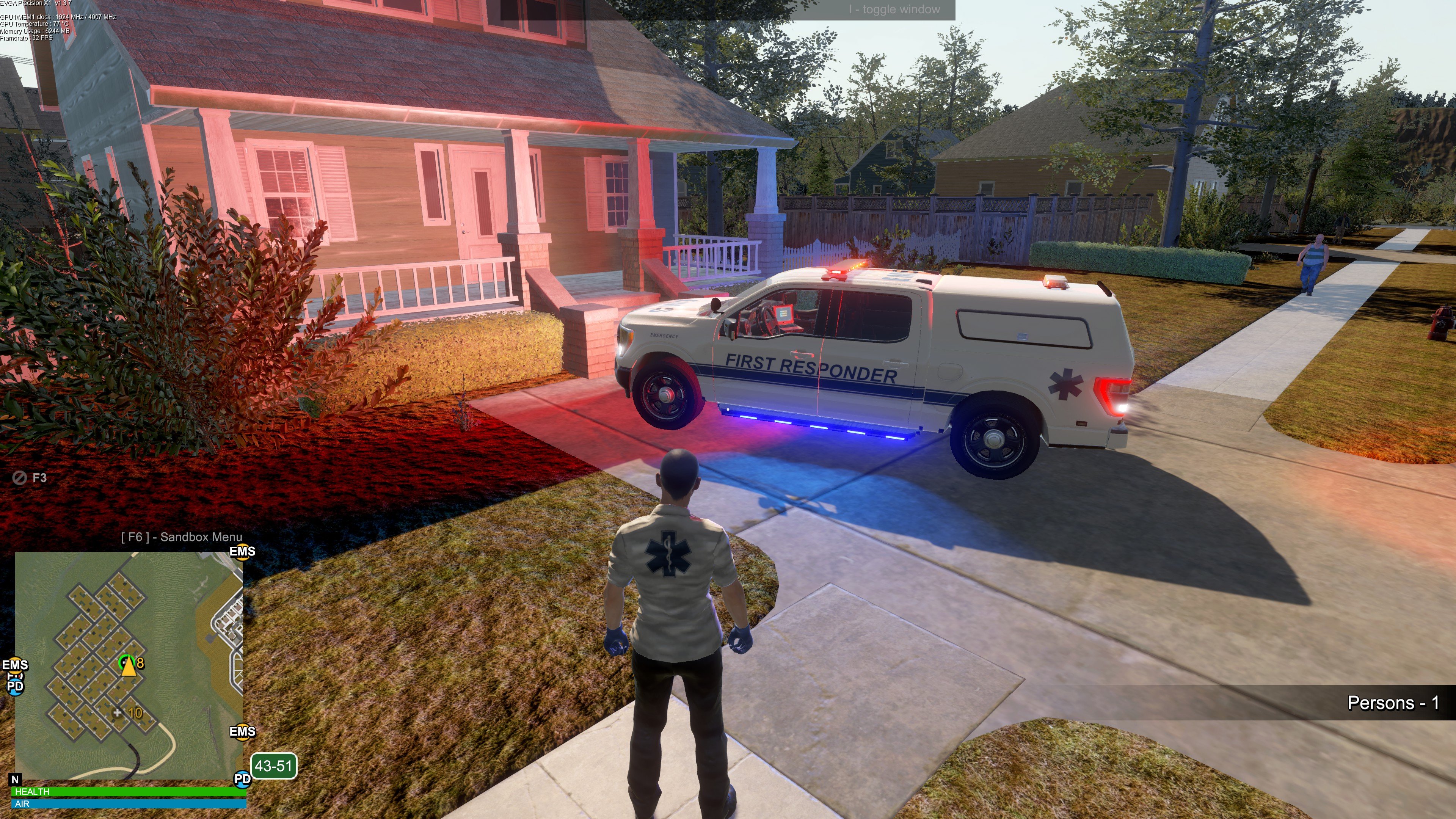Click the green 43-51 unit badge
Viewport: 1456px width, 819px height.
coord(273,766)
